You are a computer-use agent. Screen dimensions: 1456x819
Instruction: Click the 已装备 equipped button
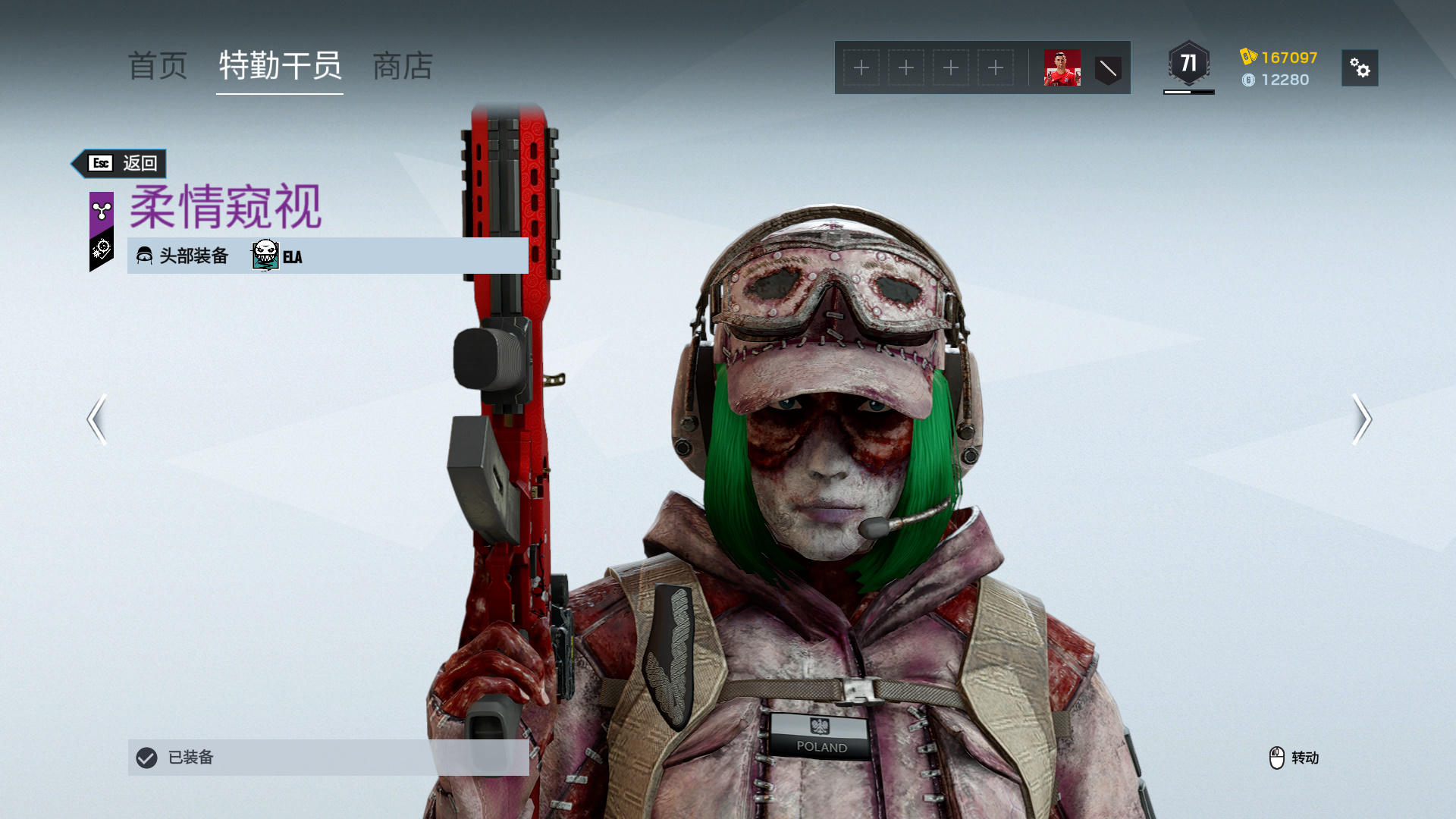(x=328, y=757)
